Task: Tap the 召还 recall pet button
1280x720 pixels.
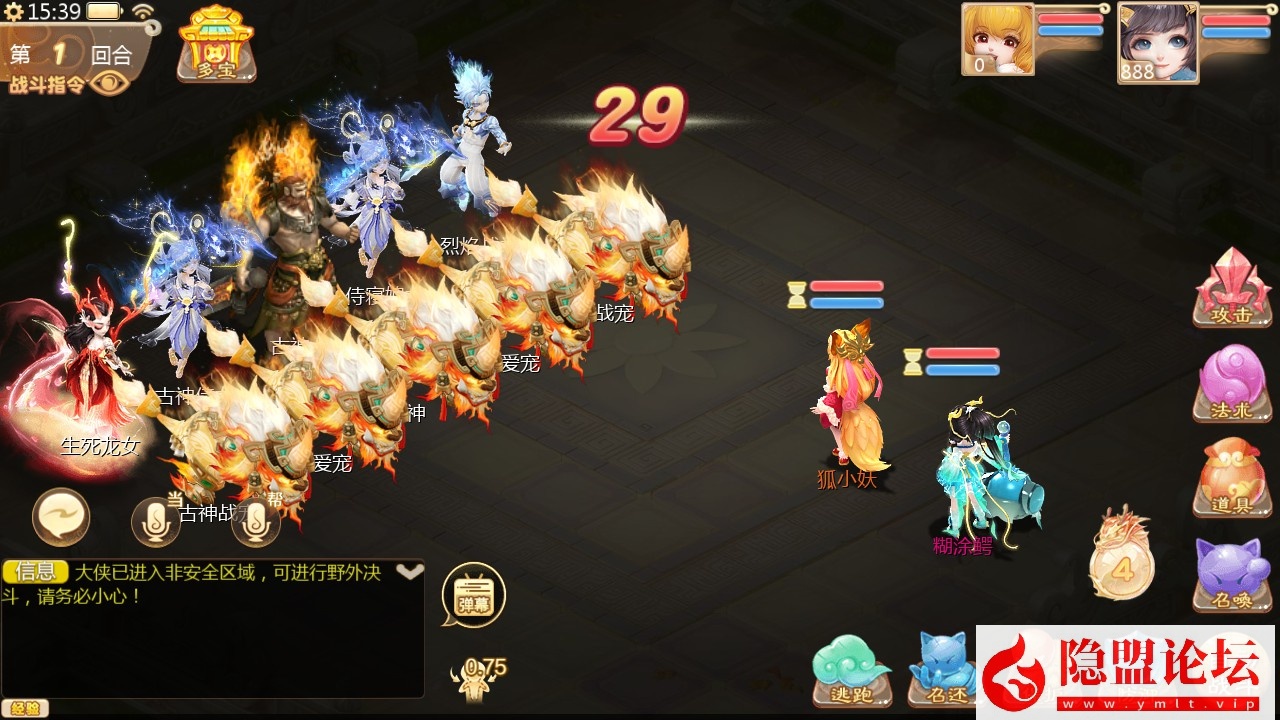Action: tap(942, 668)
